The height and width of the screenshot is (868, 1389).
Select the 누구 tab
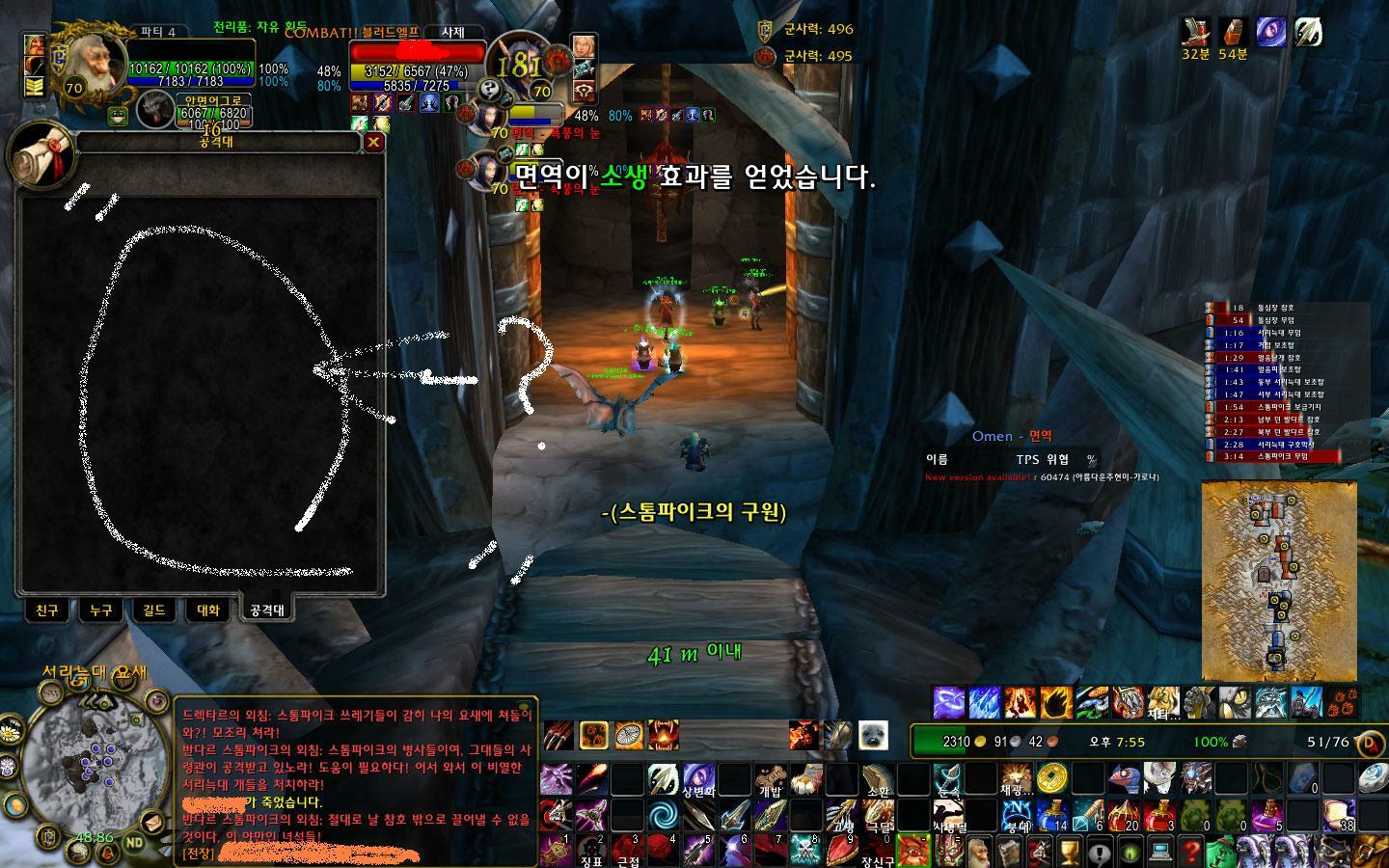coord(99,610)
